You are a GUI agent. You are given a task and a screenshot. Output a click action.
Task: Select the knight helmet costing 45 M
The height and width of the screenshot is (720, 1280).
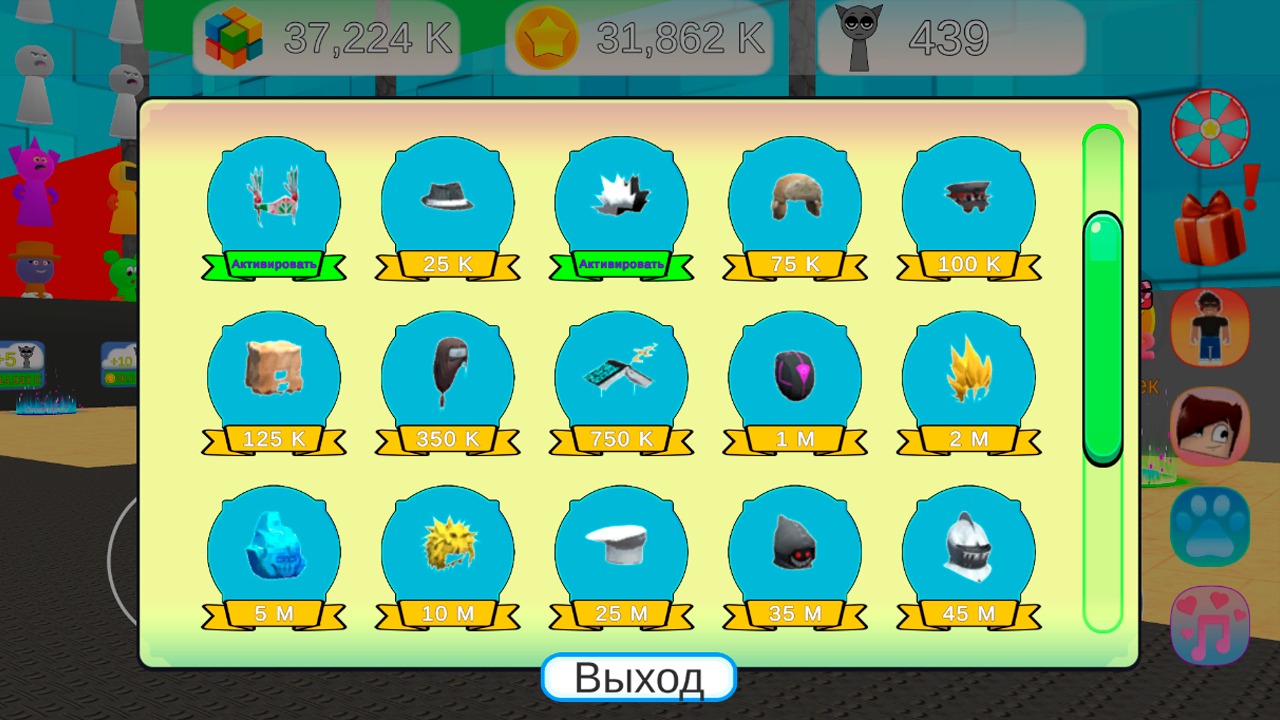tap(968, 612)
